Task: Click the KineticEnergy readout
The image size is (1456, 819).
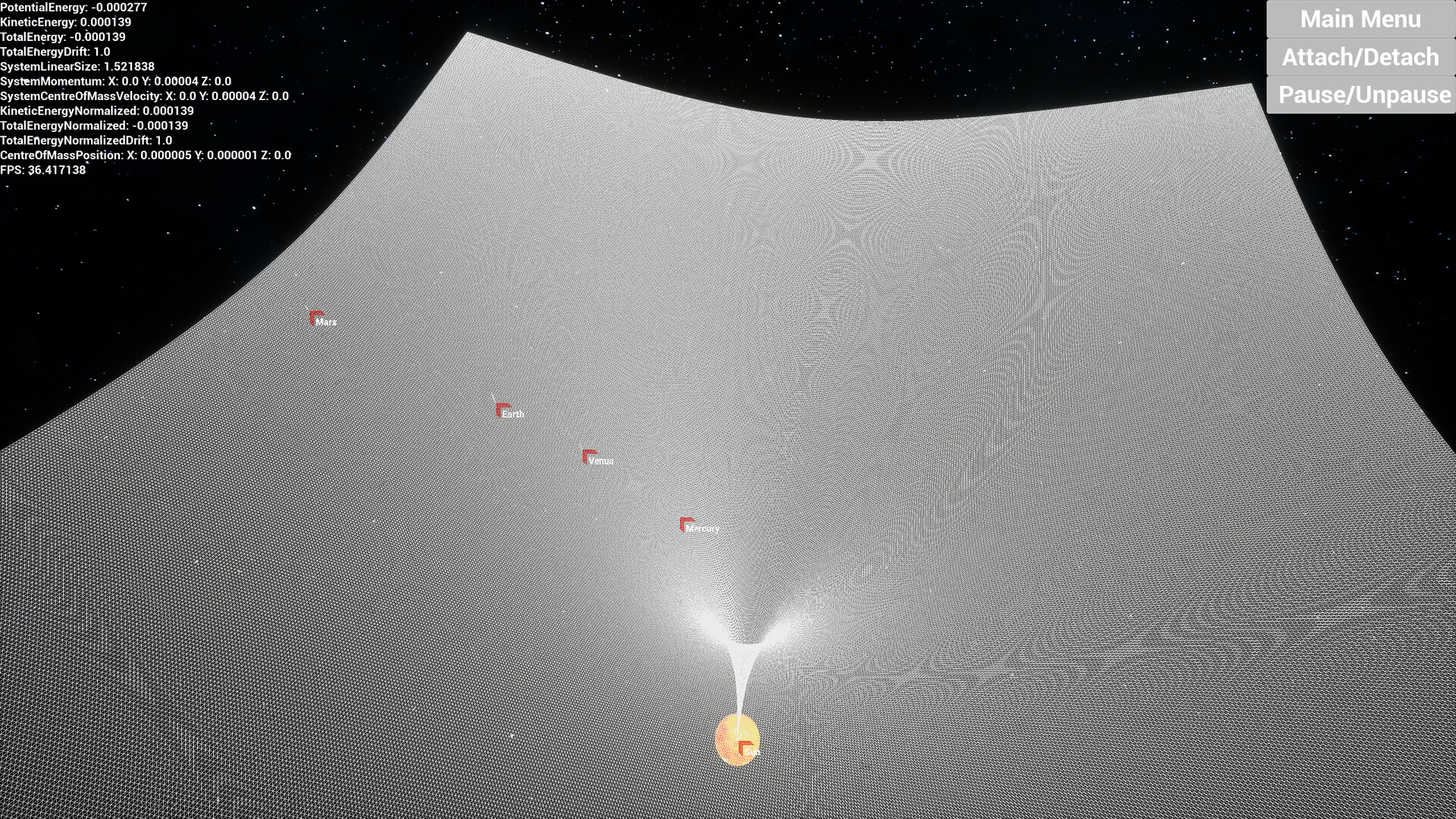Action: [x=64, y=24]
